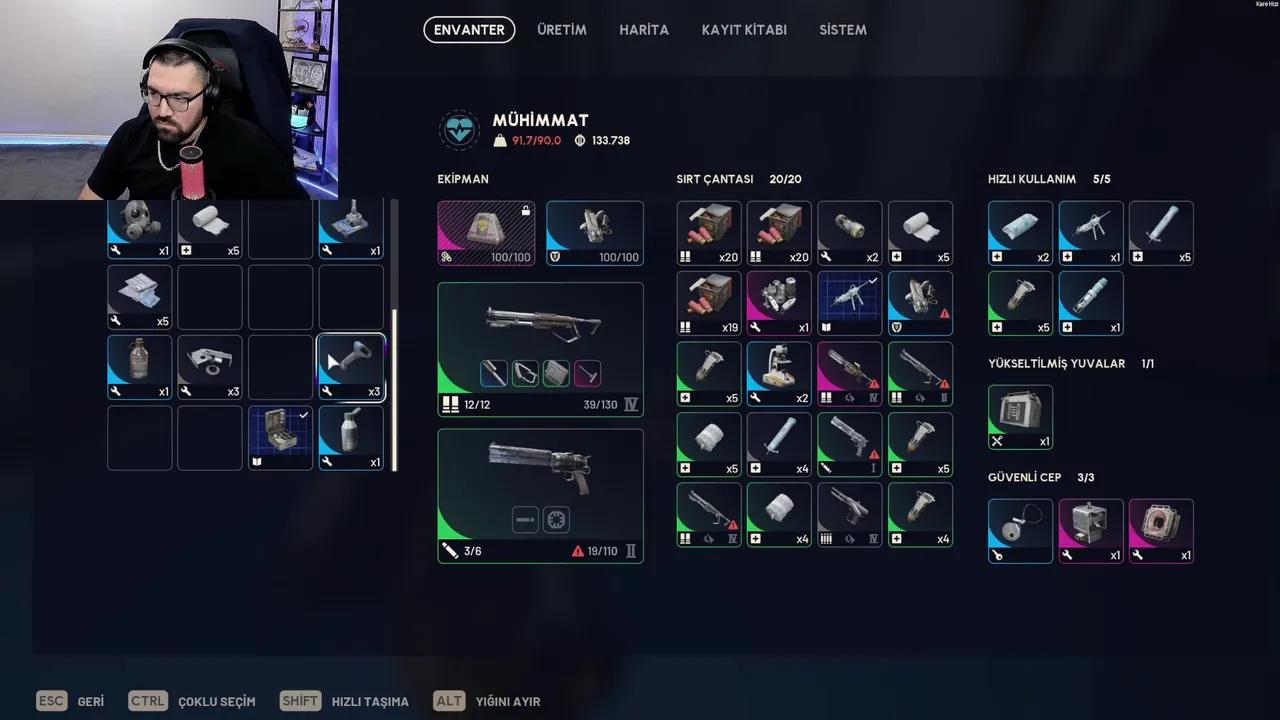
Task: Select the body armor slot showing 100/100
Action: click(x=595, y=233)
